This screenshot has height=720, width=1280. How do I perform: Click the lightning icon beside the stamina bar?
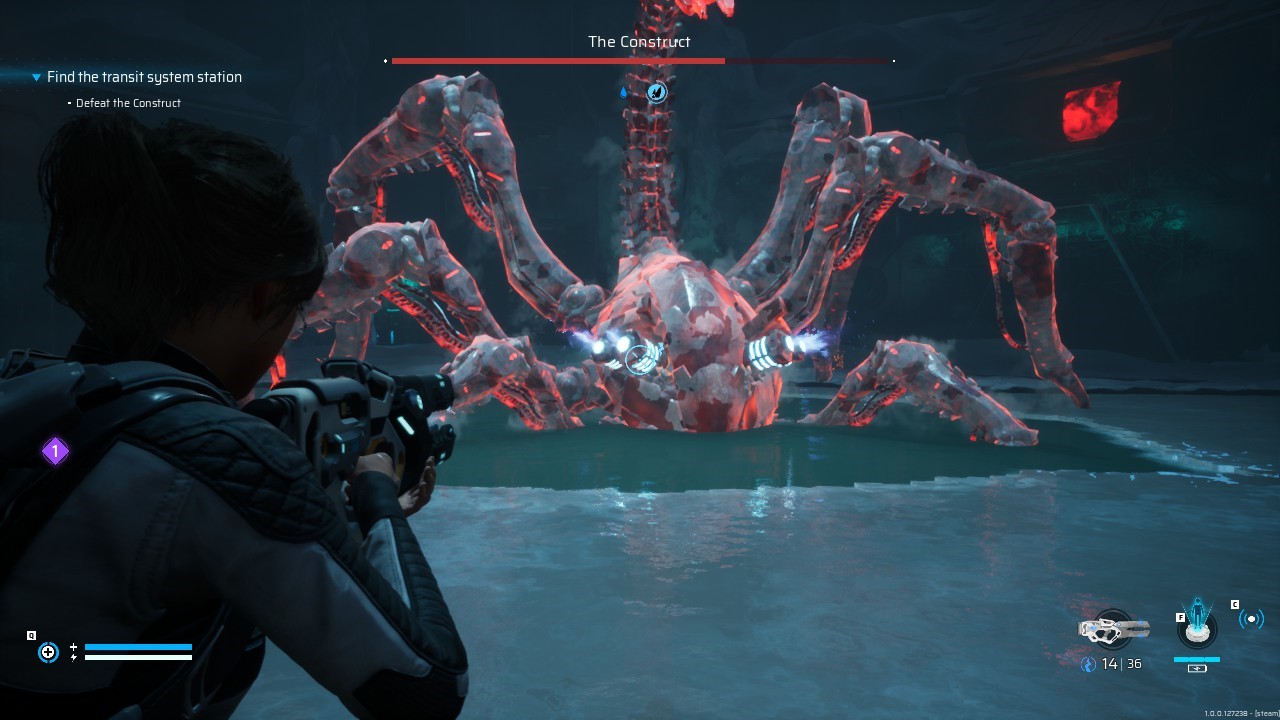[73, 657]
